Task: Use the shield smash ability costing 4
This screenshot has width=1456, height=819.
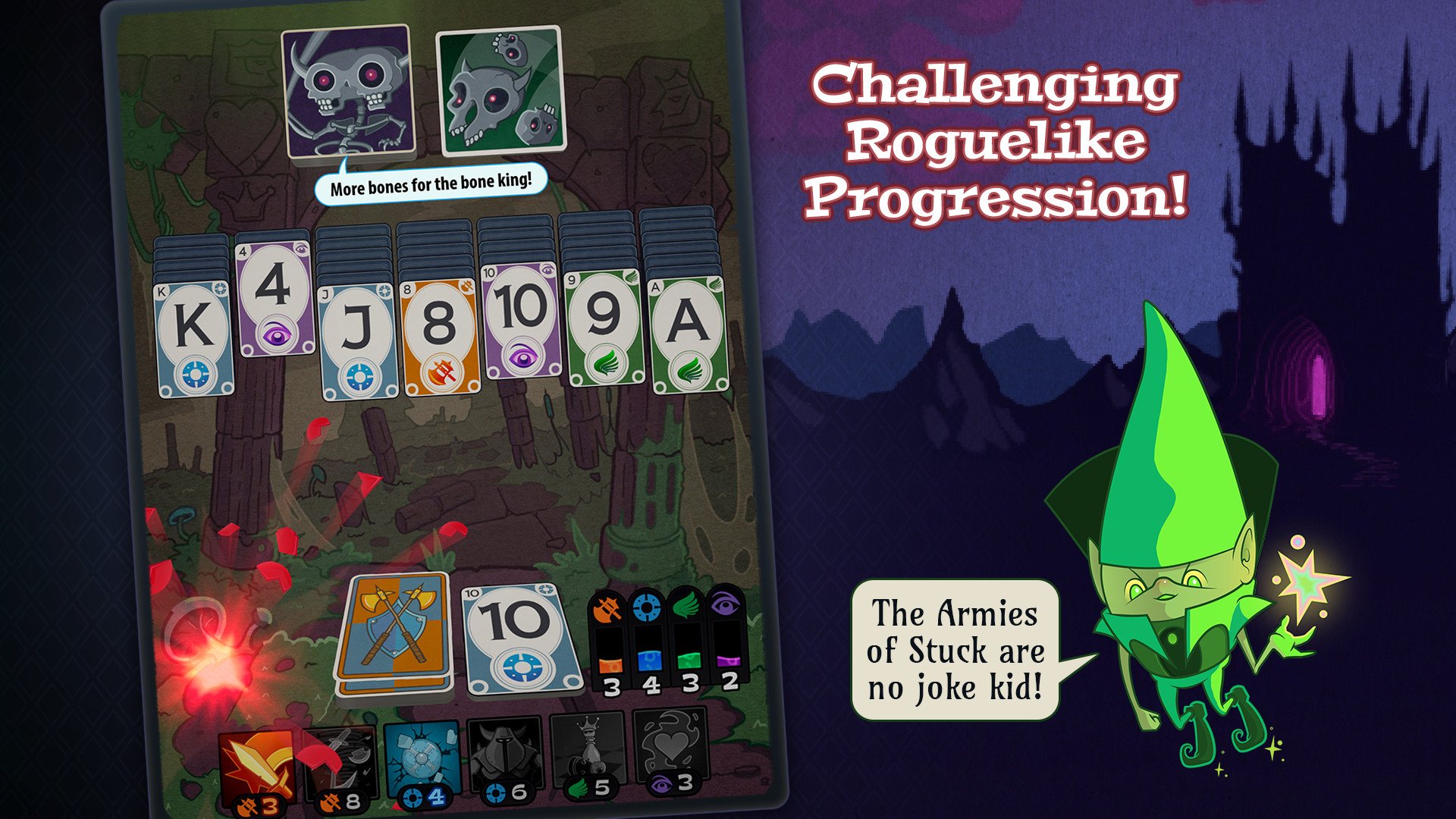Action: pyautogui.click(x=421, y=758)
